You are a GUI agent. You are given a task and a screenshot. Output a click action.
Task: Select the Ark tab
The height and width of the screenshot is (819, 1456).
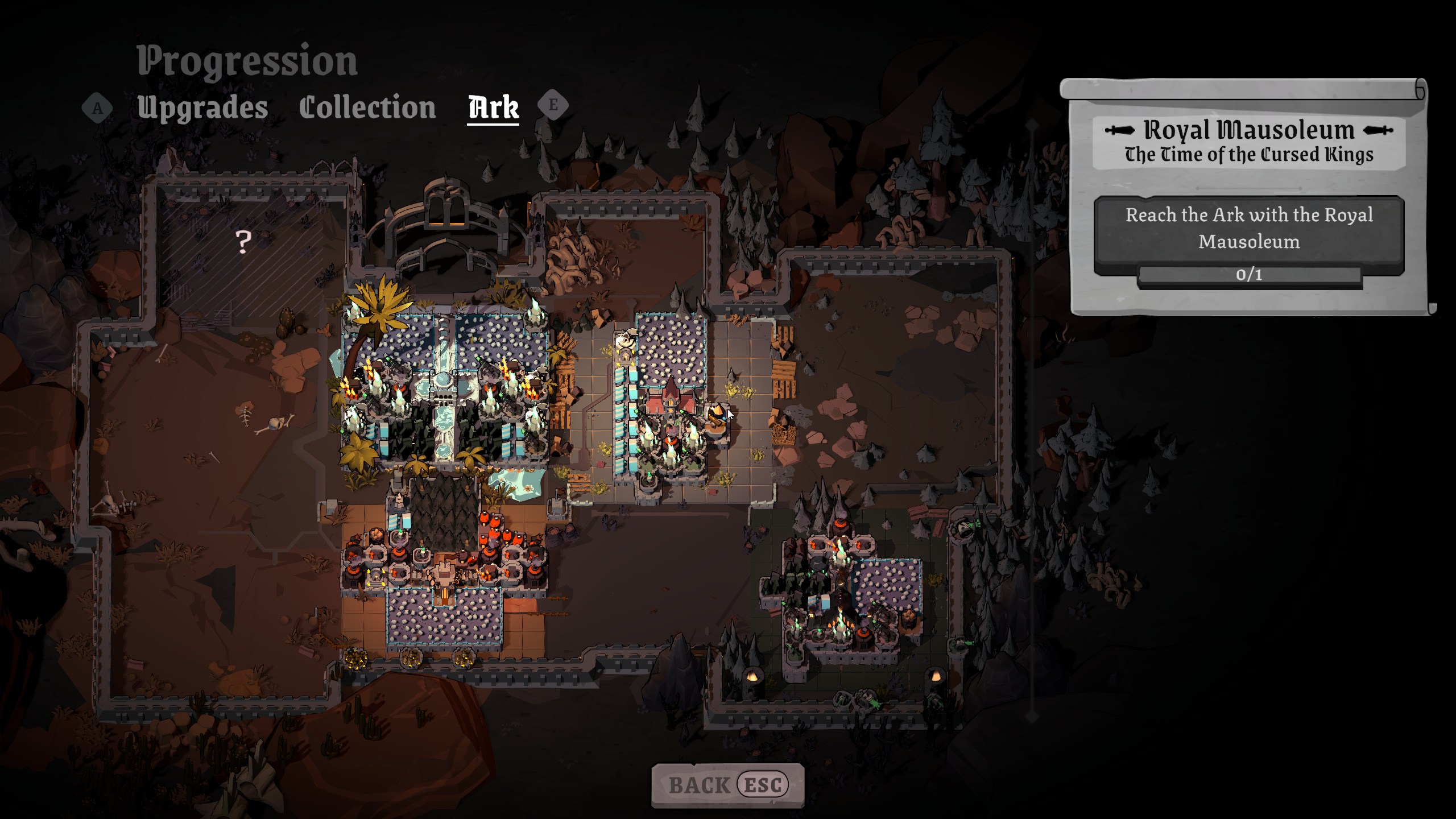click(x=493, y=107)
